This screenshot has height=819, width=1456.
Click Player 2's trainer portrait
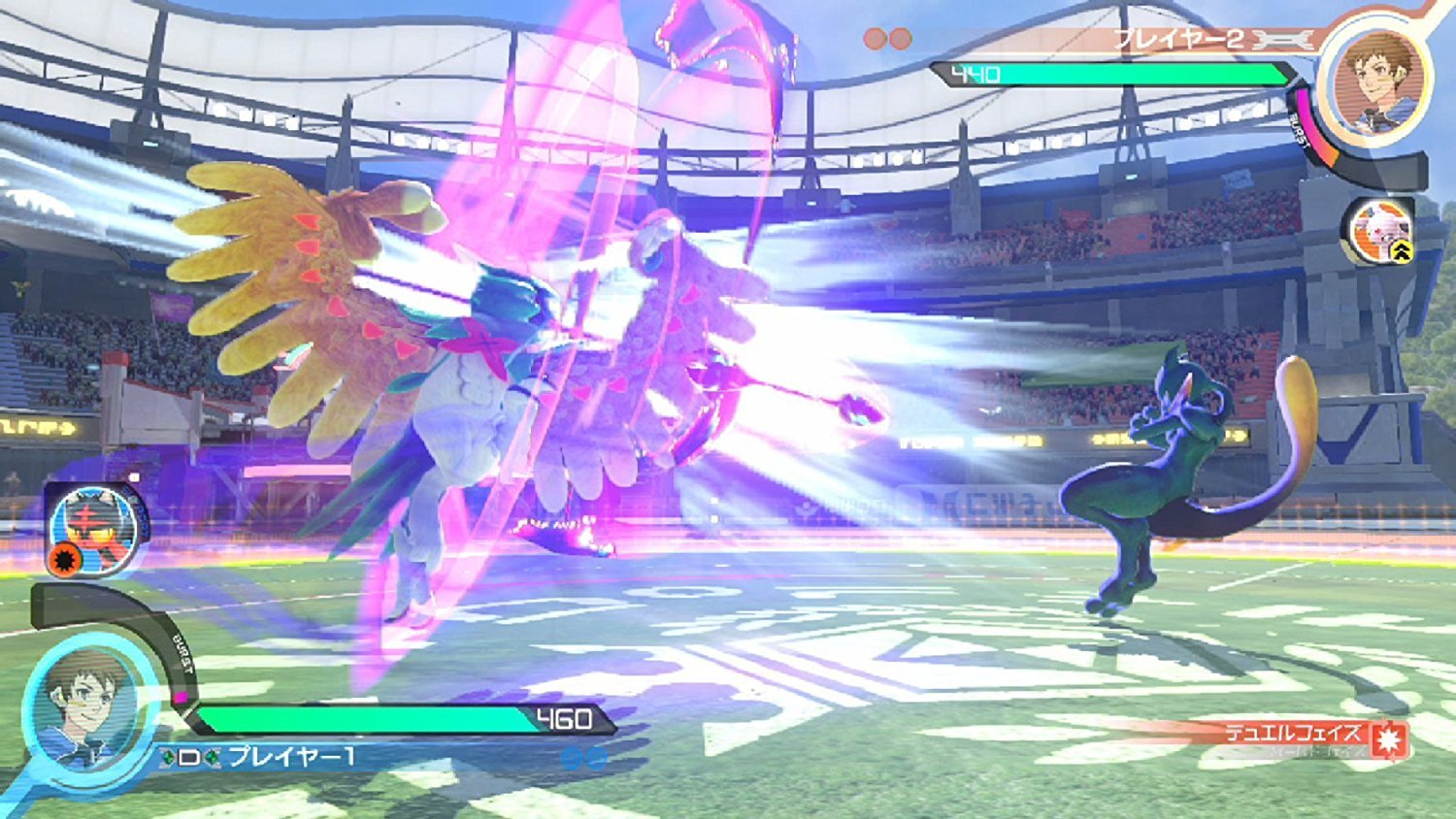click(1379, 78)
